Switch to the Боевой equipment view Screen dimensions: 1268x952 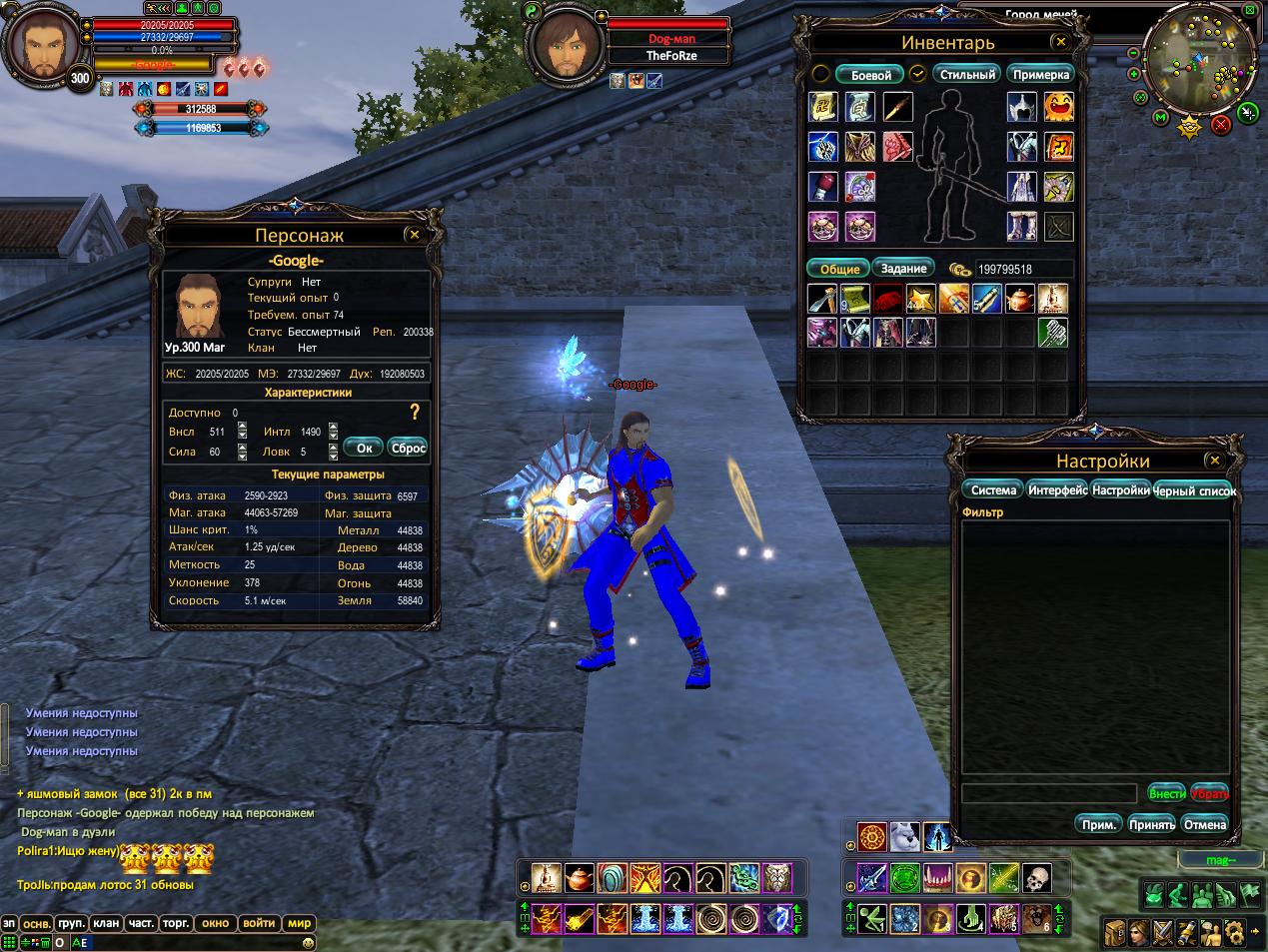pos(870,75)
